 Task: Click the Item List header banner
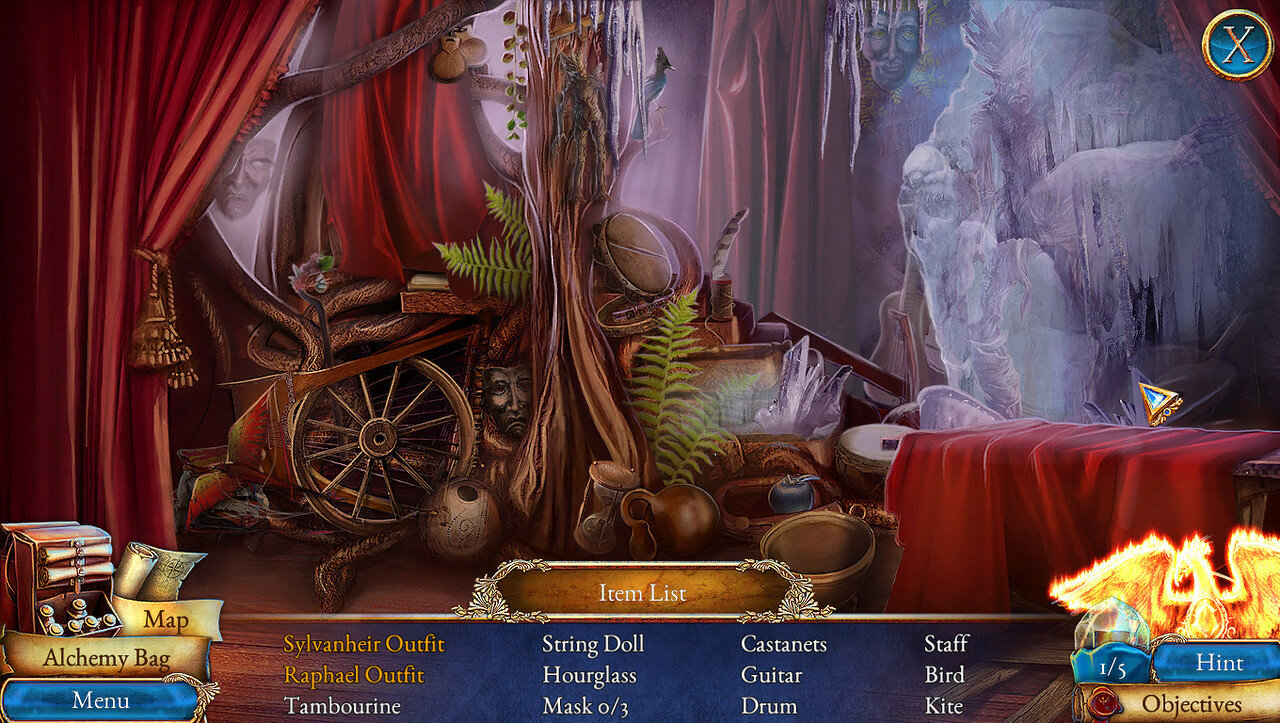point(642,593)
